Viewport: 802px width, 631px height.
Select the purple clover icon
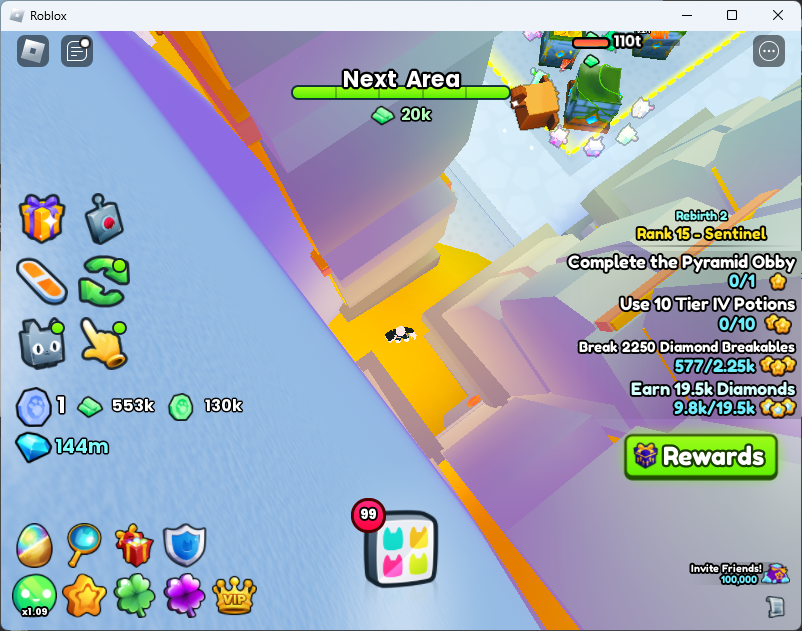pos(184,596)
